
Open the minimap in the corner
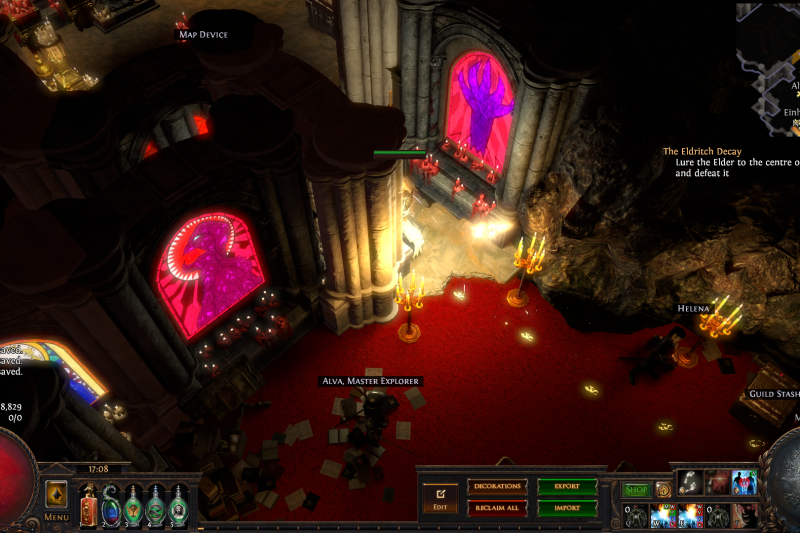[x=770, y=60]
